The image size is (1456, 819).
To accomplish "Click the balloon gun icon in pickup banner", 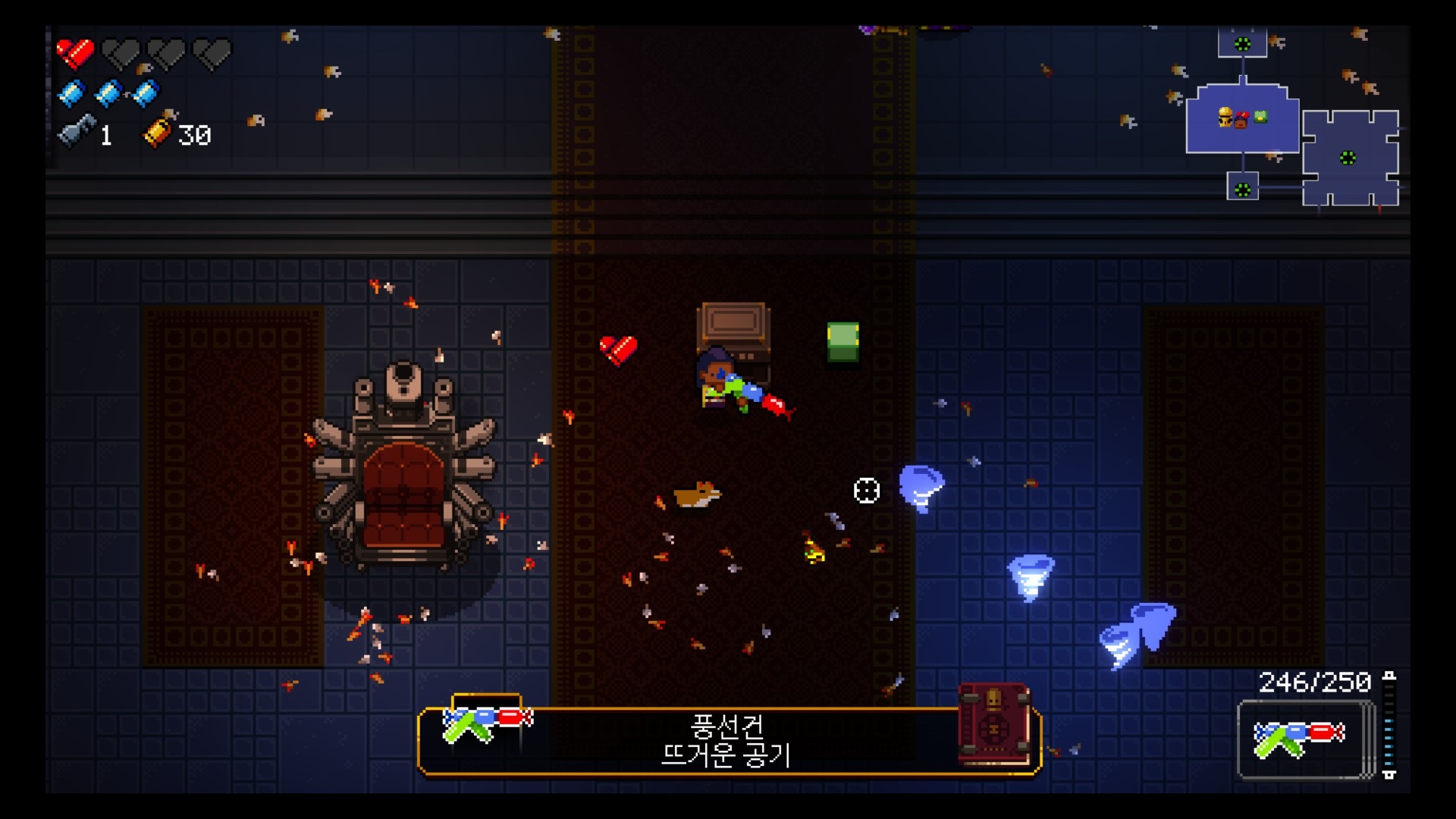I will [486, 721].
